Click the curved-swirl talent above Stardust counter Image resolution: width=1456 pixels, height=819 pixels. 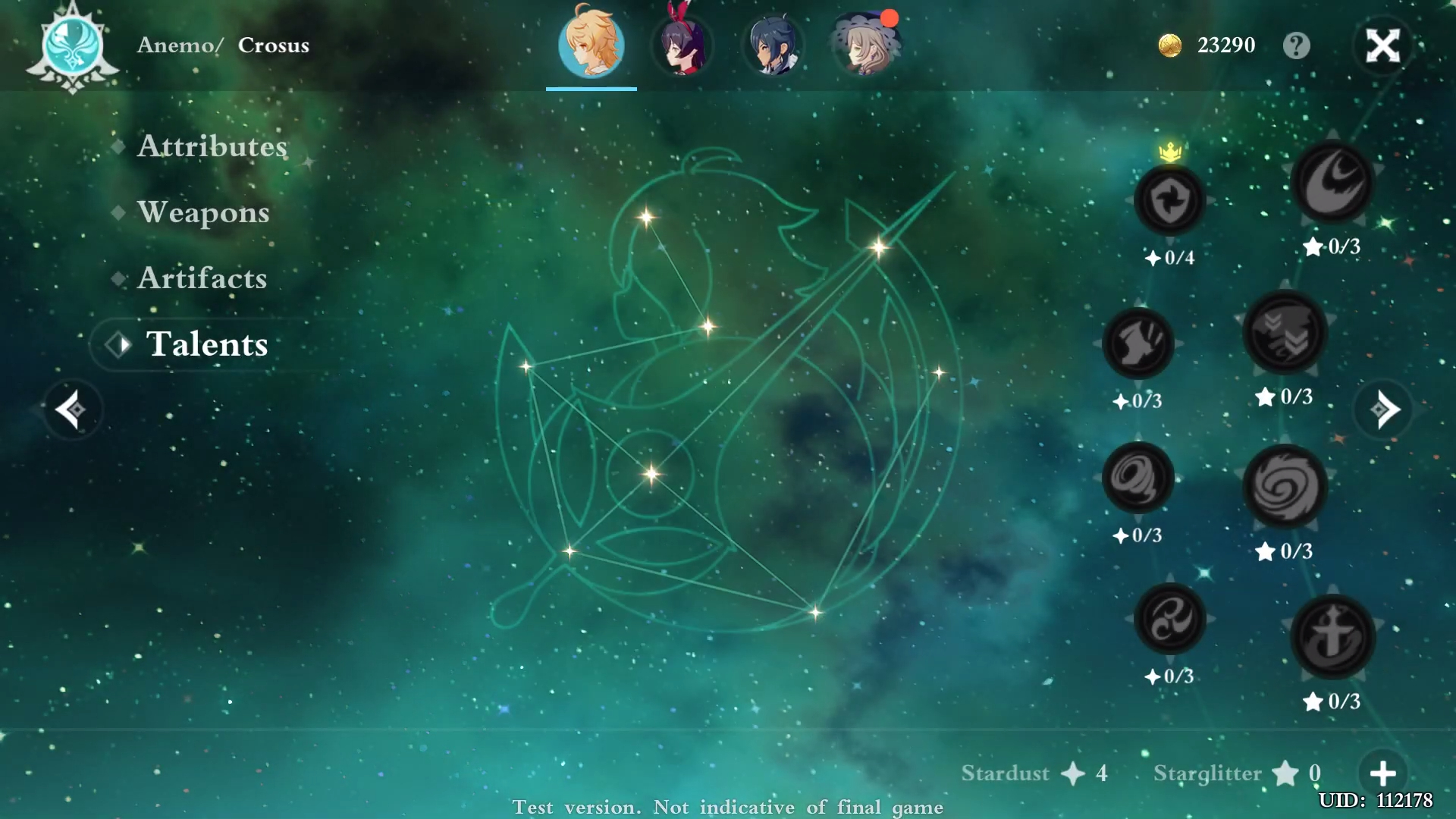click(1169, 618)
